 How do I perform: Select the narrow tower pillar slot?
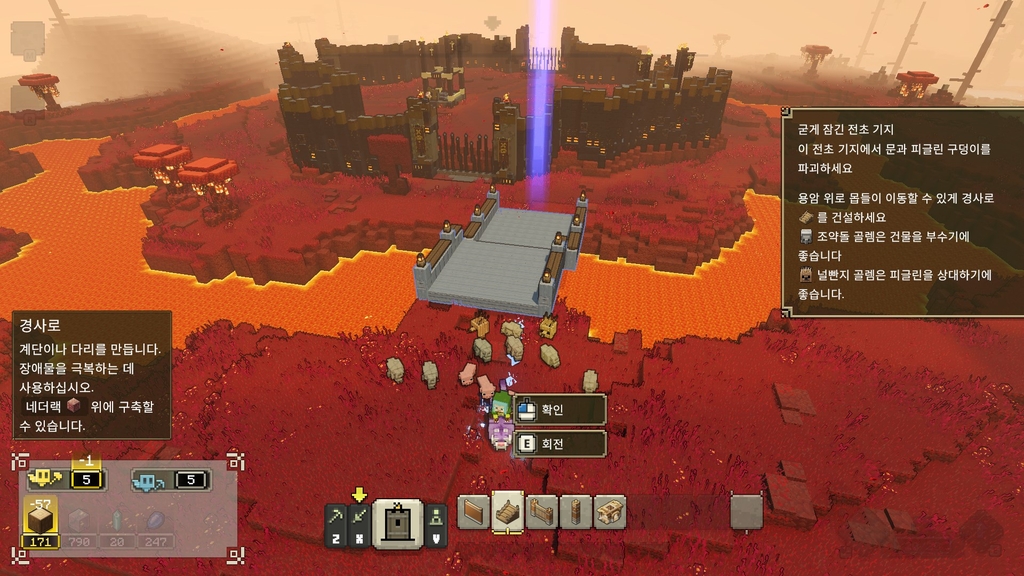point(575,511)
